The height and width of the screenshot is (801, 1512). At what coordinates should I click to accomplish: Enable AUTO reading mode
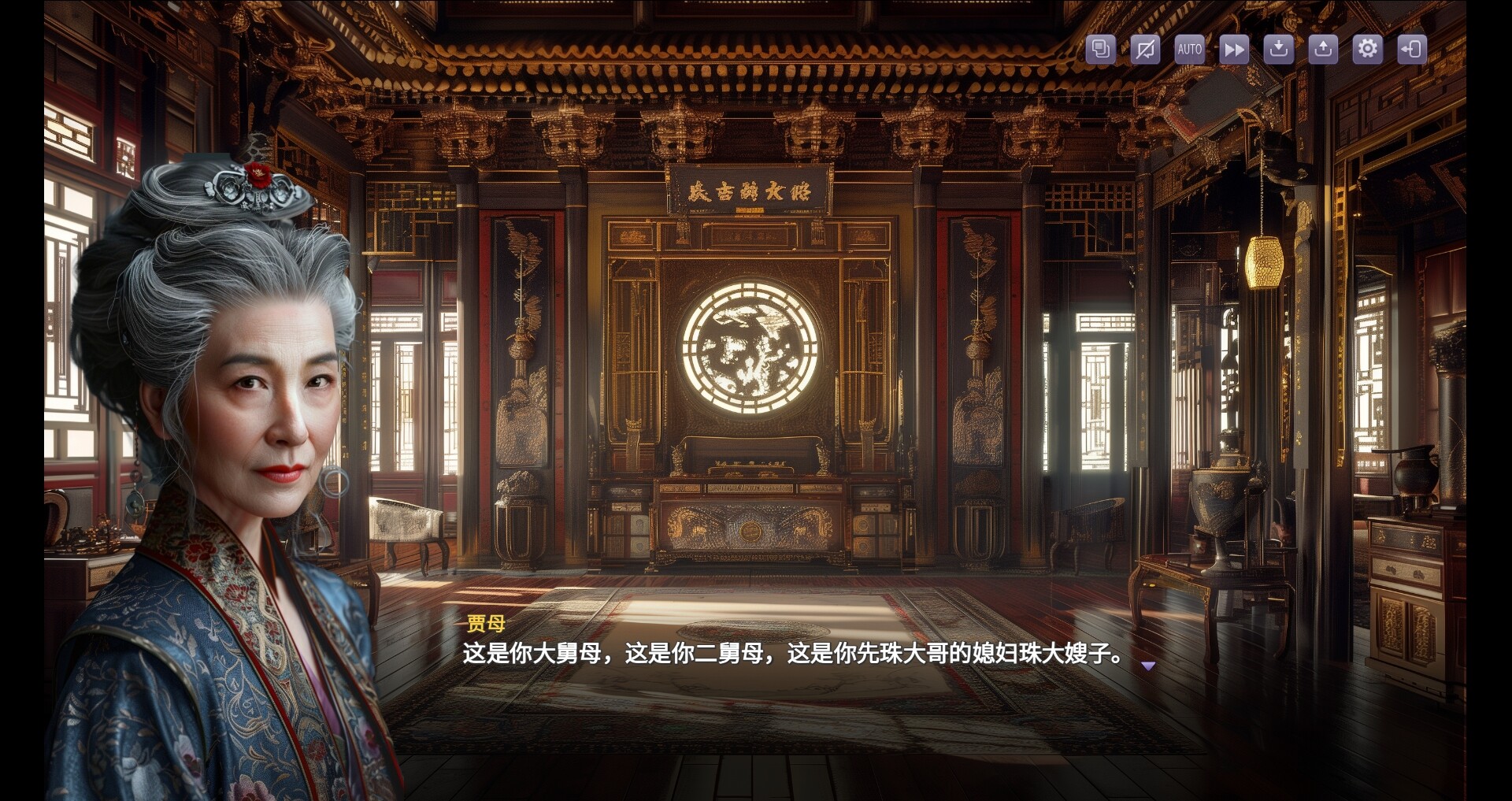click(x=1188, y=49)
